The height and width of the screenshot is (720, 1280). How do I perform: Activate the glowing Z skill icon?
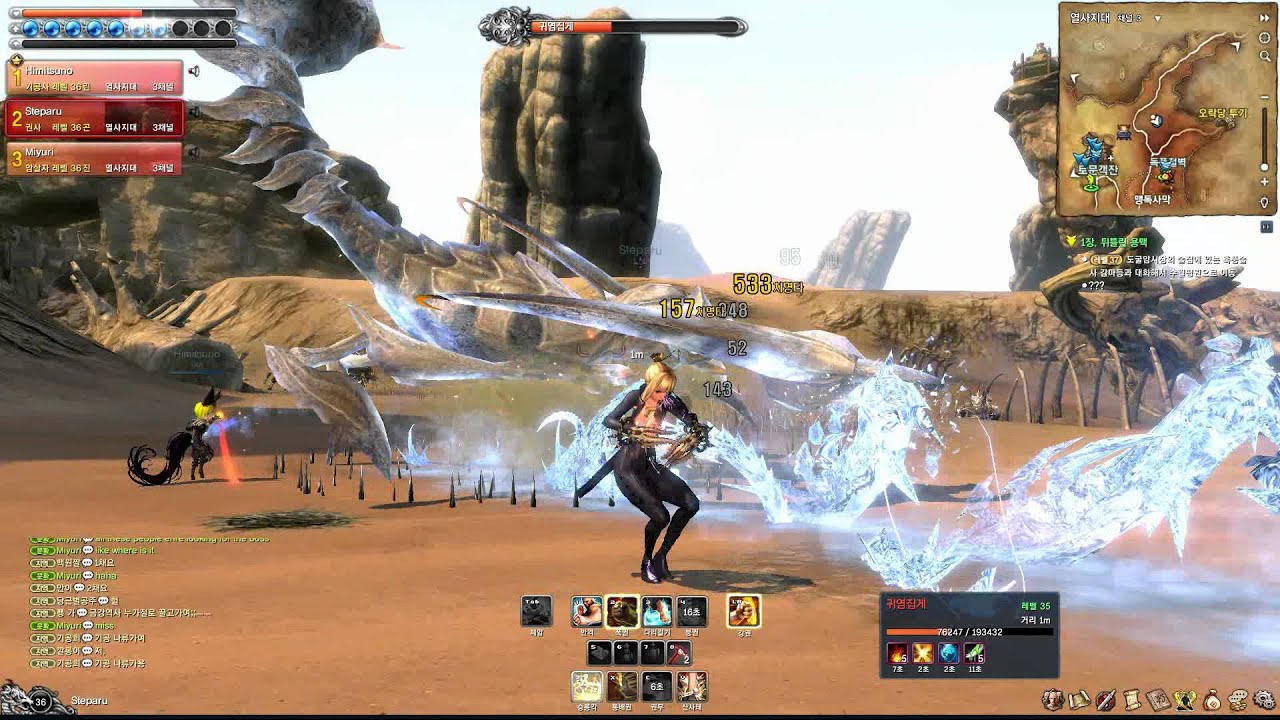(x=586, y=686)
